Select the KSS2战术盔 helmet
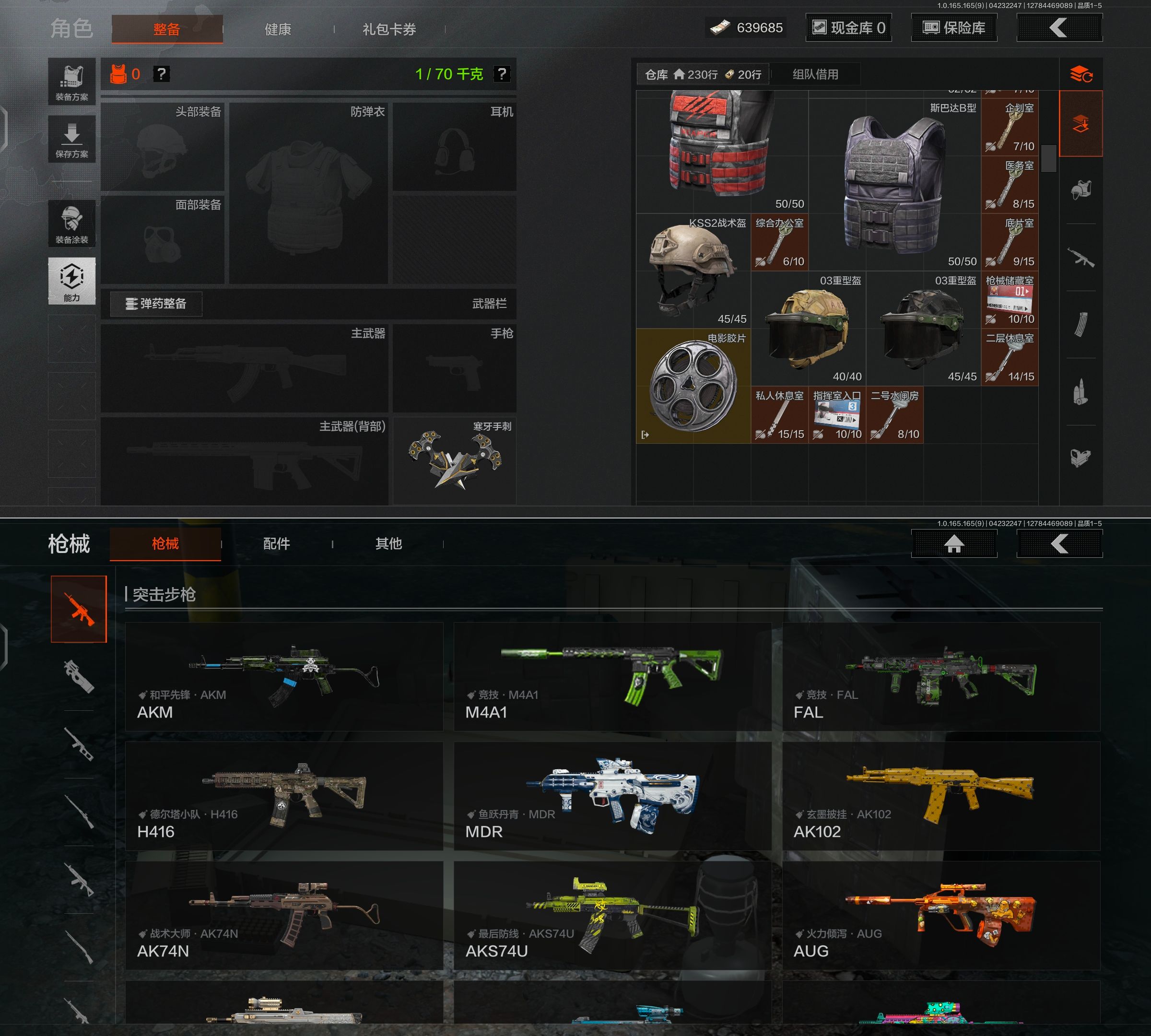Image resolution: width=1151 pixels, height=1036 pixels. [x=693, y=271]
